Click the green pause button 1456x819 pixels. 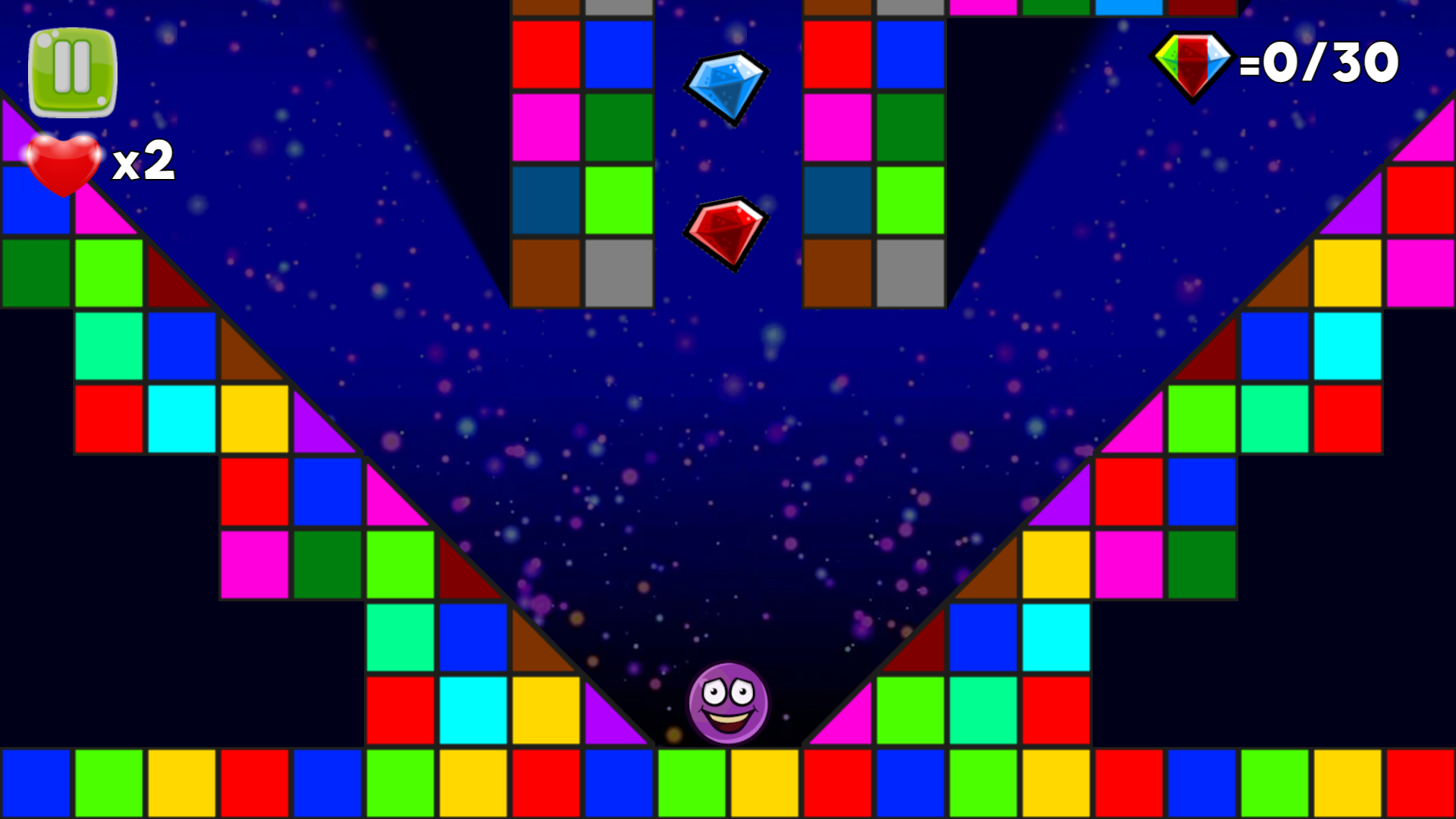click(72, 70)
